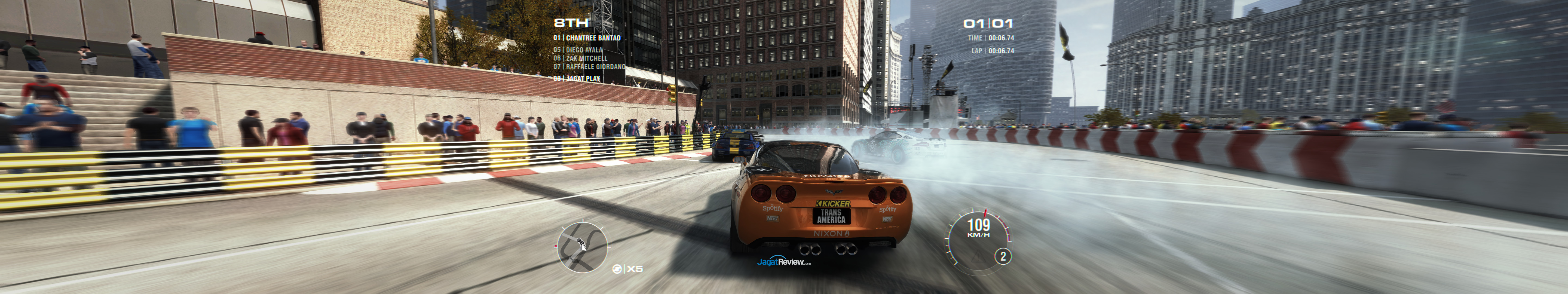Activate the Flashback rewind icon
The width and height of the screenshot is (1568, 294).
tap(617, 269)
